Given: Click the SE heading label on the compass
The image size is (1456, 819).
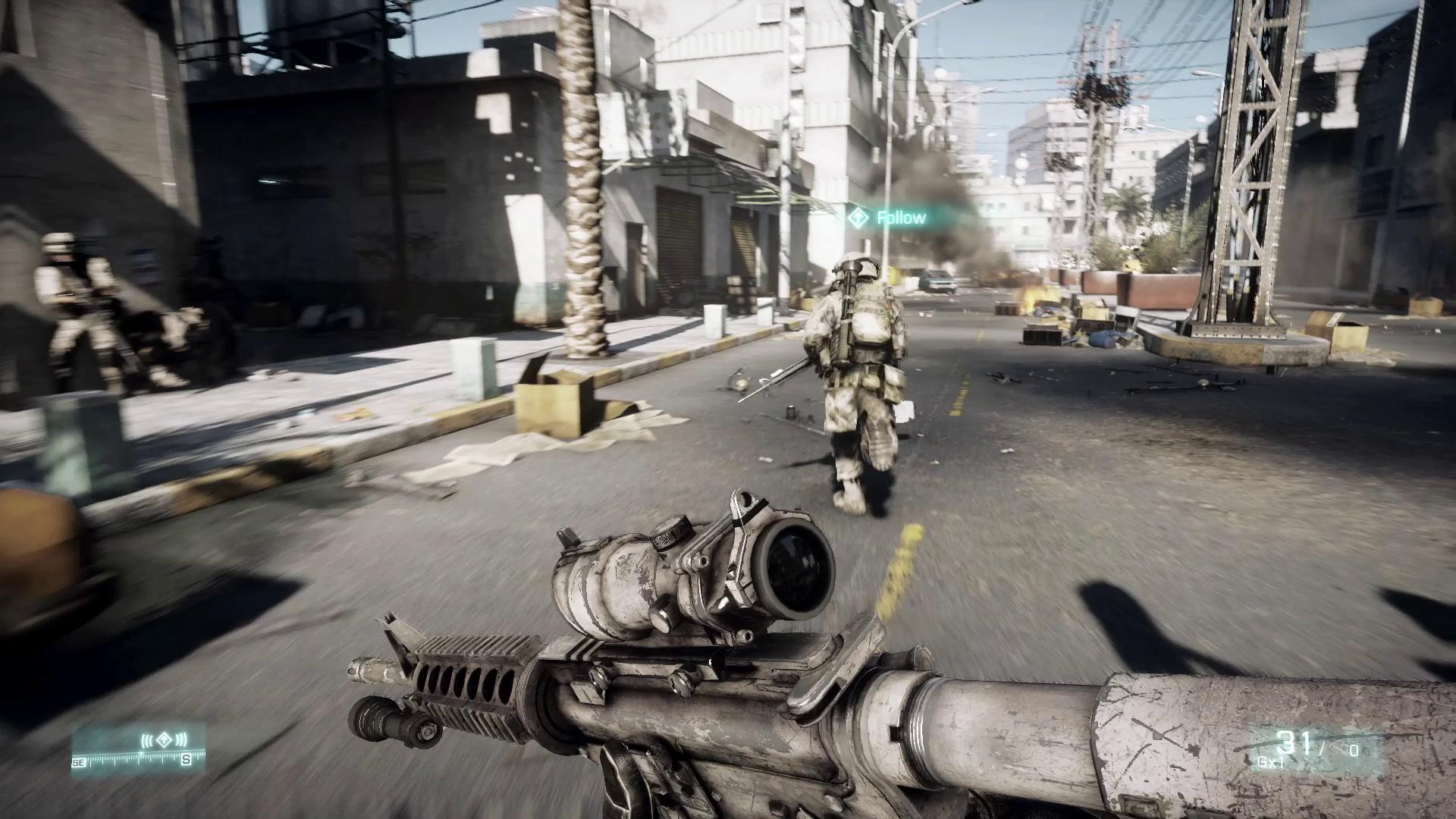Looking at the screenshot, I should click(x=79, y=762).
